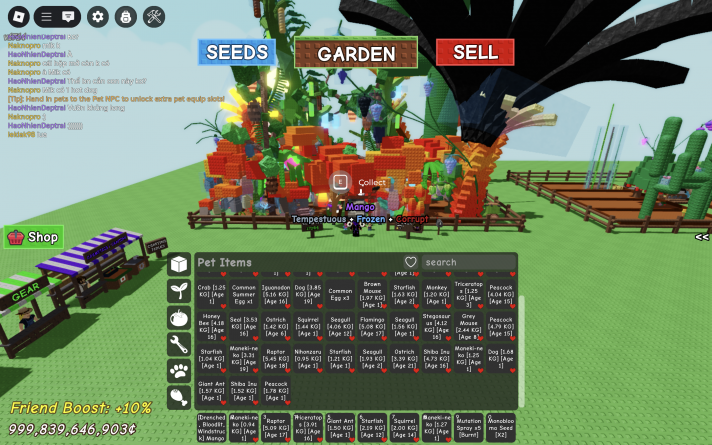This screenshot has width=712, height=445.
Task: Open the Shop
Action: point(33,237)
